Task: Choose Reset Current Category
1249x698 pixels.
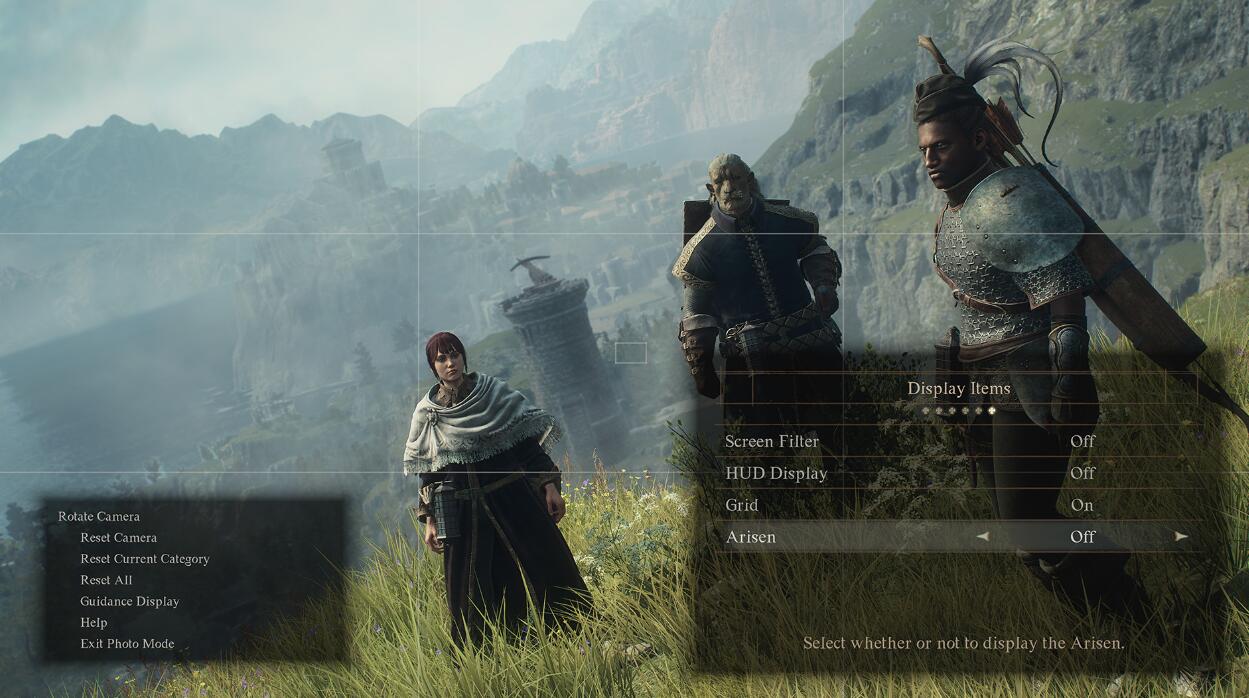Action: coord(145,559)
